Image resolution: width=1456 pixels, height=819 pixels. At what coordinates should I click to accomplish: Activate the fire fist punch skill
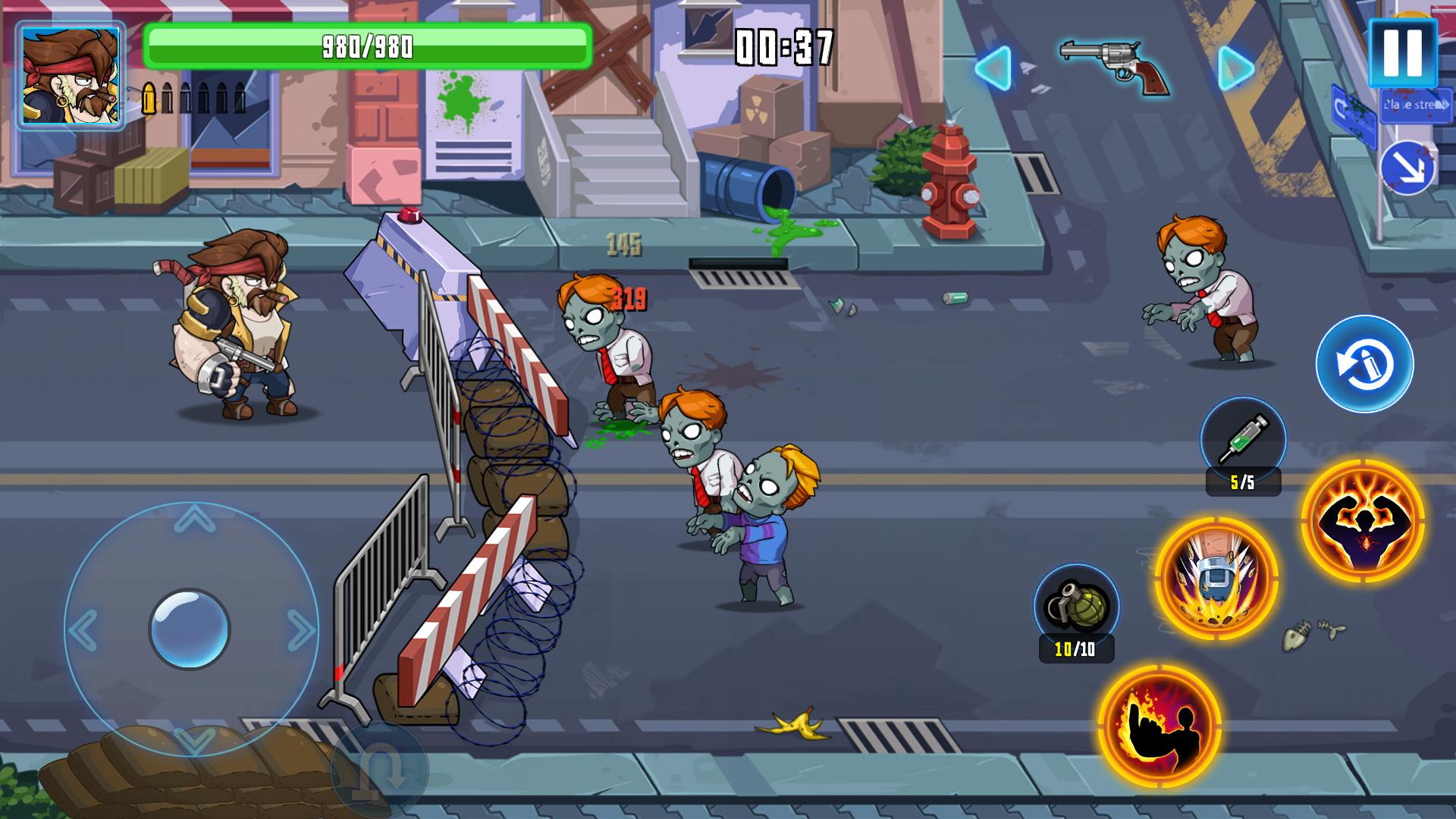pos(1159,725)
